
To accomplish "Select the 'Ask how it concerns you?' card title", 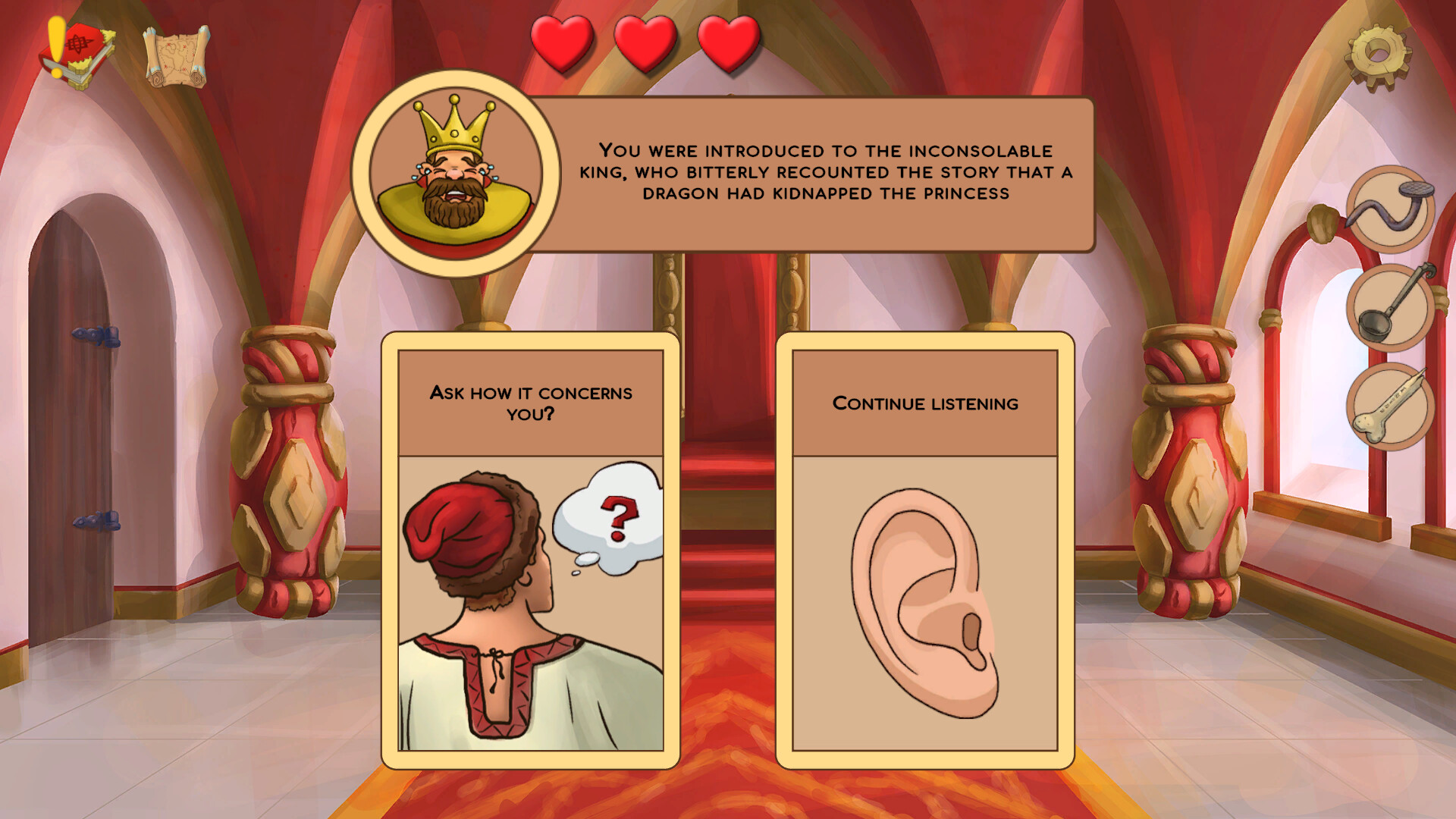I will [531, 402].
